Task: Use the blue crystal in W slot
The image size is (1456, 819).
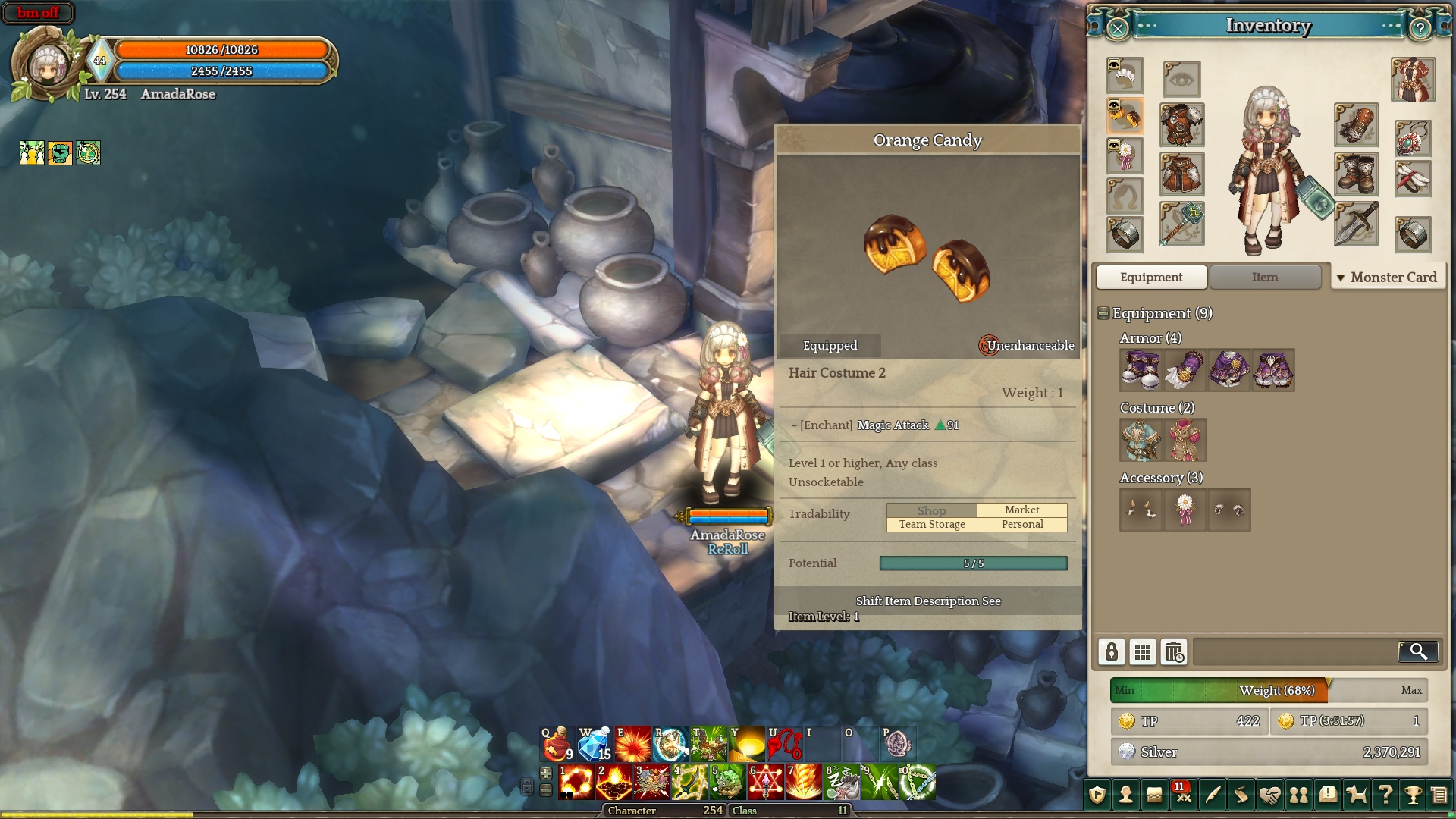Action: tap(595, 743)
